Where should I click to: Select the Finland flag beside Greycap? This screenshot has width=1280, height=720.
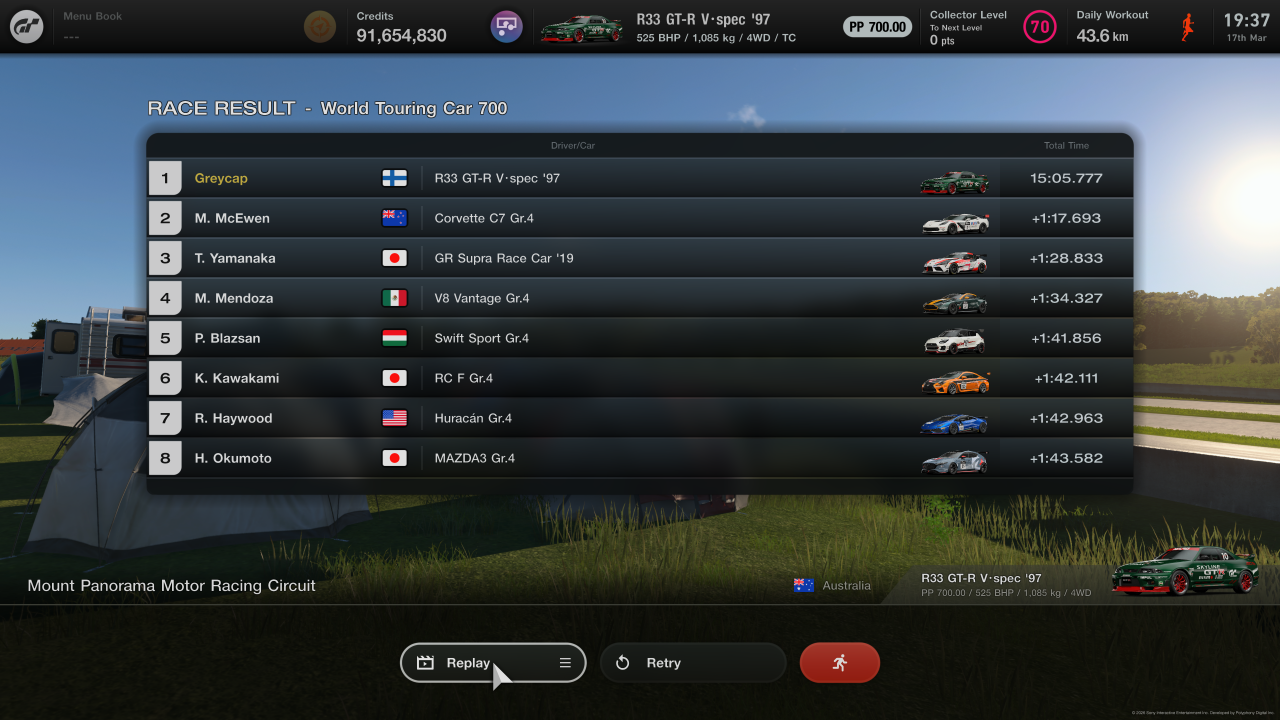point(394,177)
